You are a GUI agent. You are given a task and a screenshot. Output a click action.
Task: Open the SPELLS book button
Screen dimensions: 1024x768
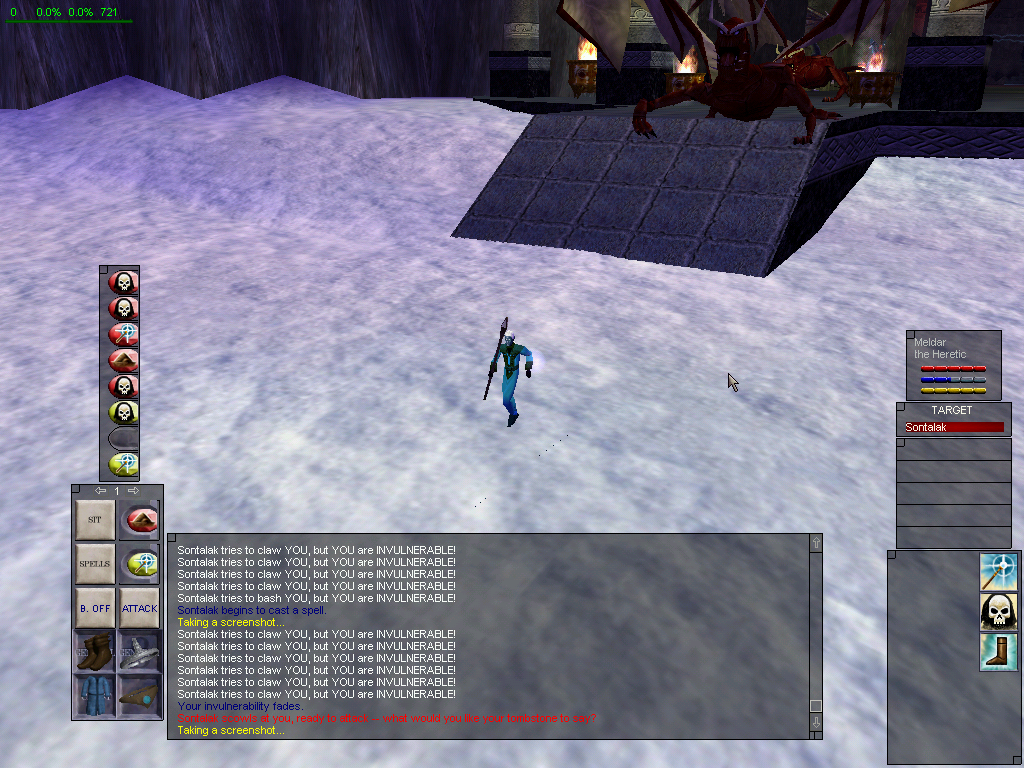[95, 564]
